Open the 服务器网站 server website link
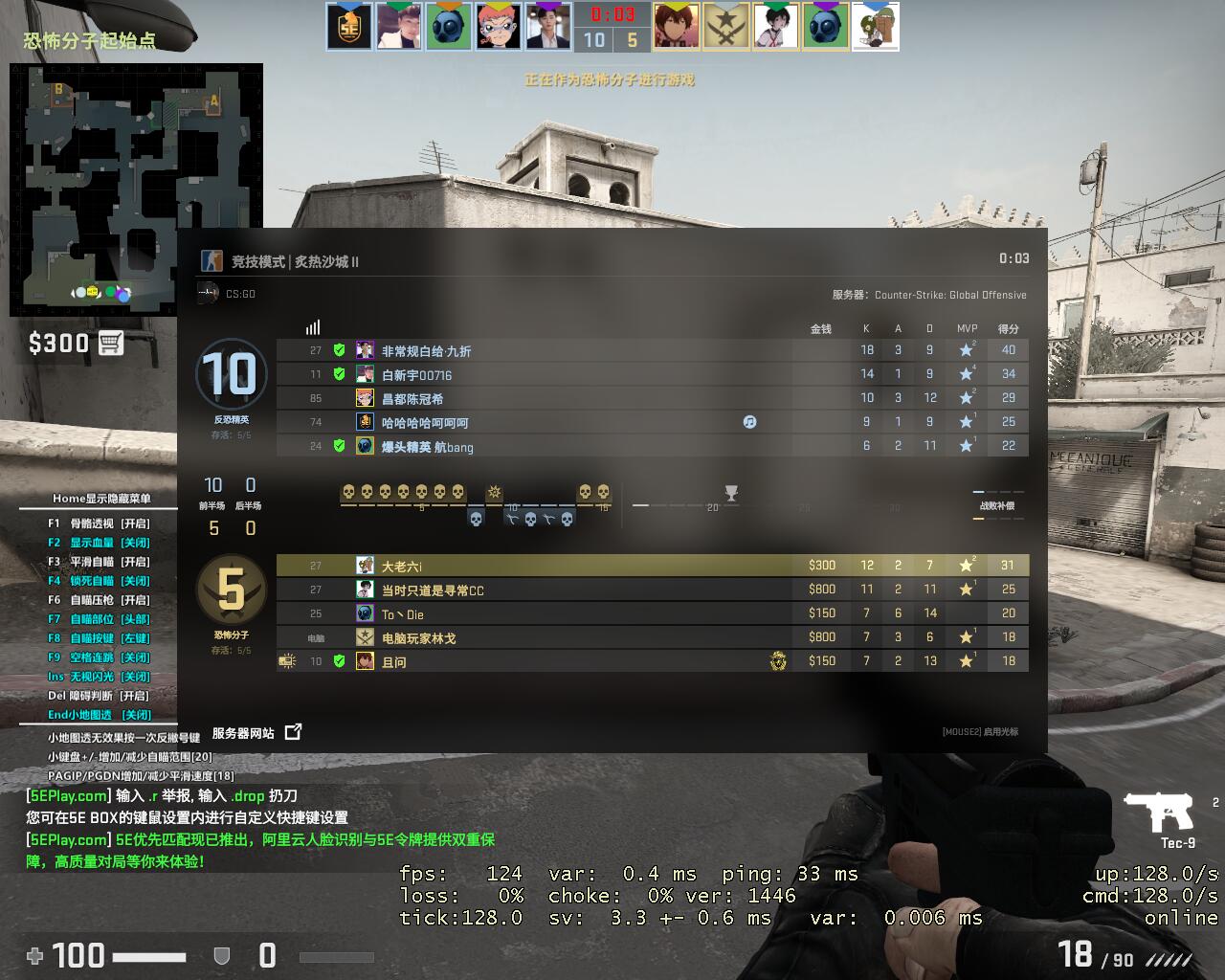This screenshot has height=980, width=1225. (256, 733)
